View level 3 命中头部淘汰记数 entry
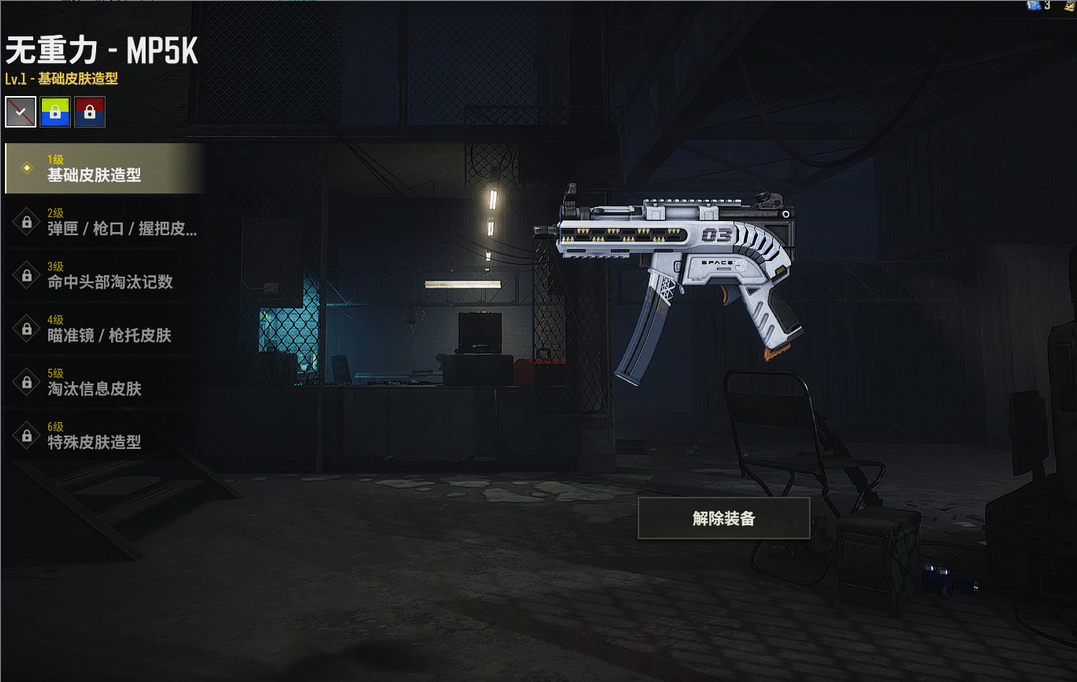1077x682 pixels. point(104,275)
